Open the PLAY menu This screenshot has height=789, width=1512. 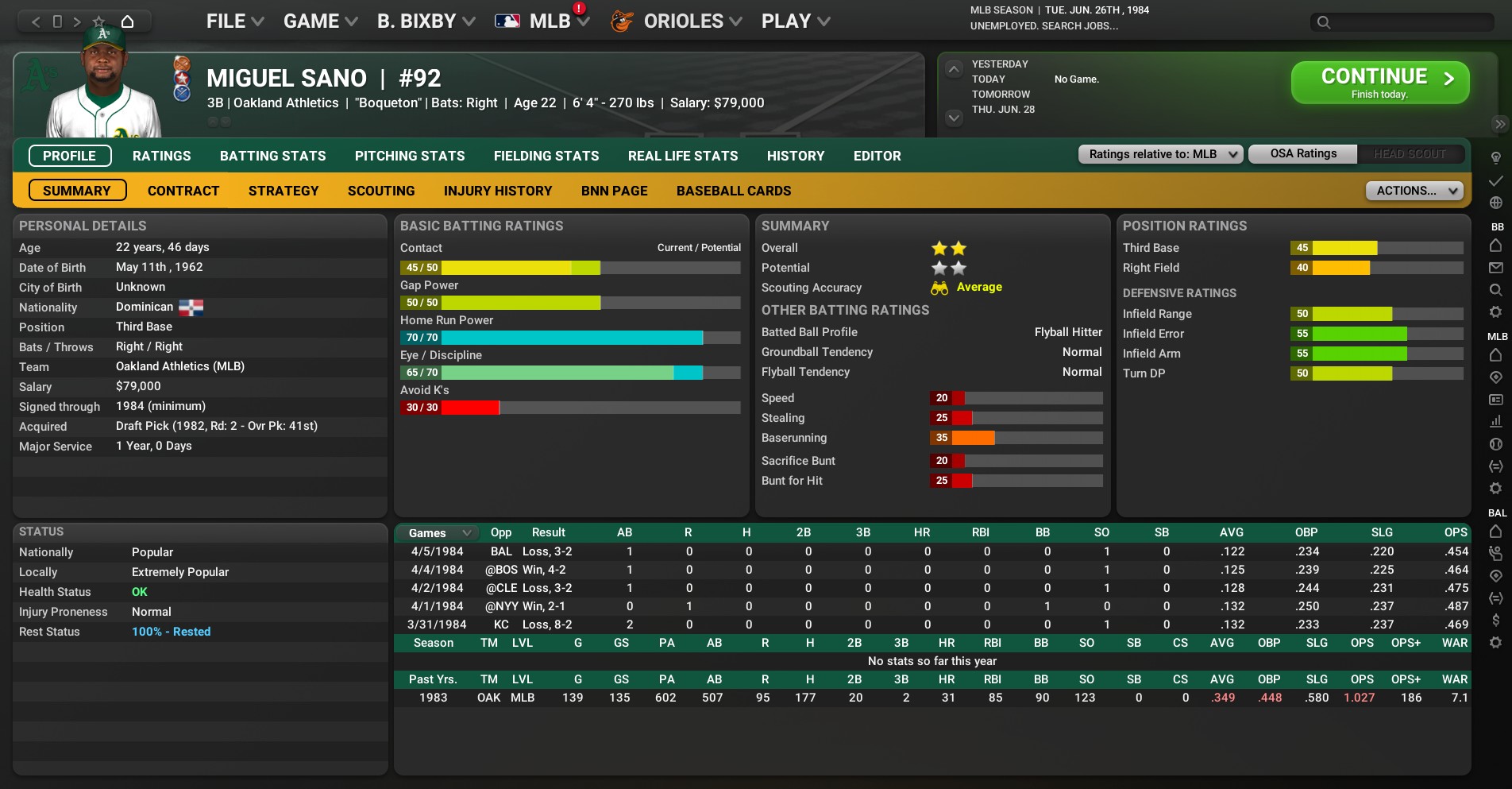click(x=795, y=21)
